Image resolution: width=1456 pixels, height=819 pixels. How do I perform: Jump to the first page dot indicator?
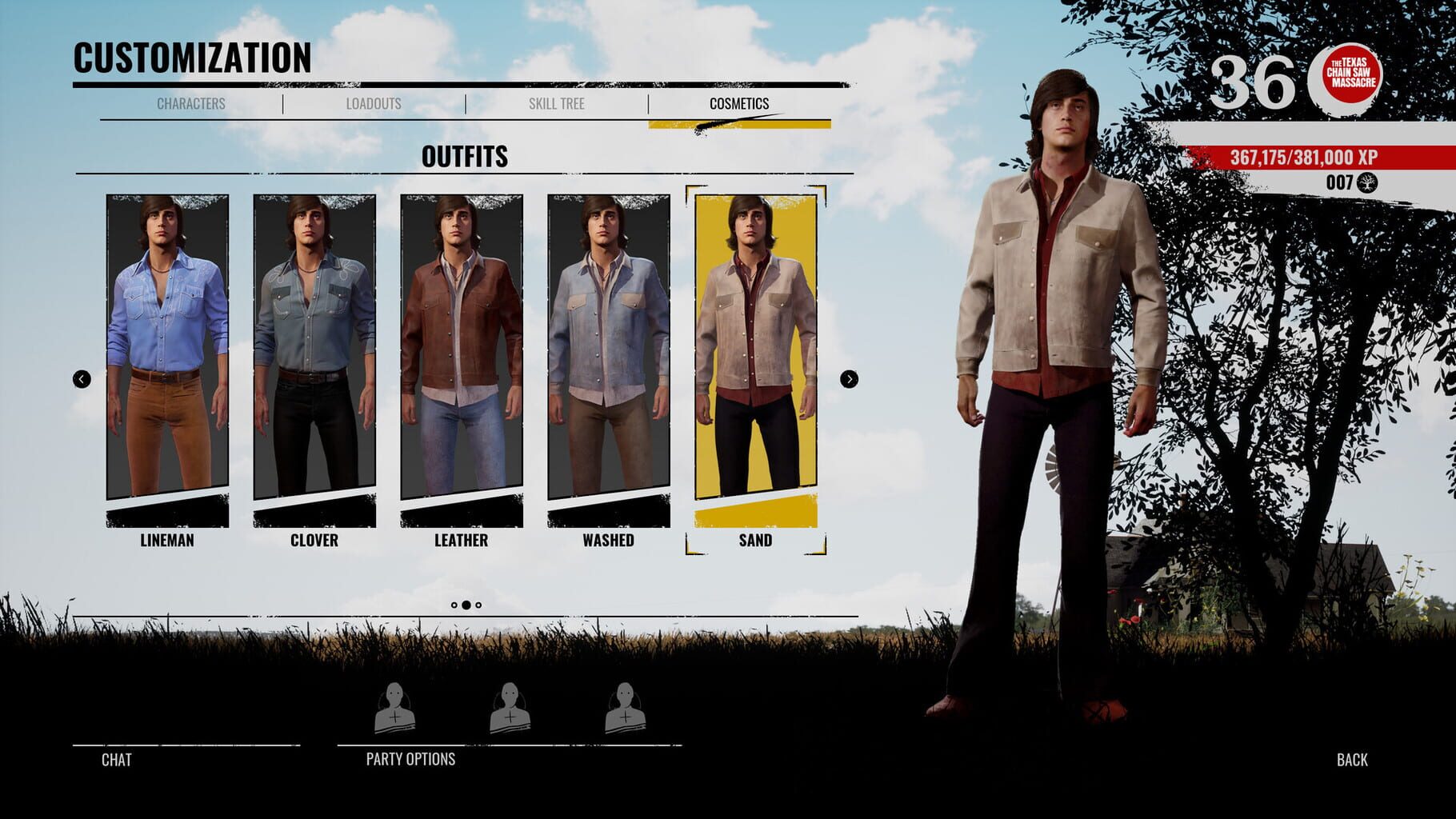click(454, 605)
